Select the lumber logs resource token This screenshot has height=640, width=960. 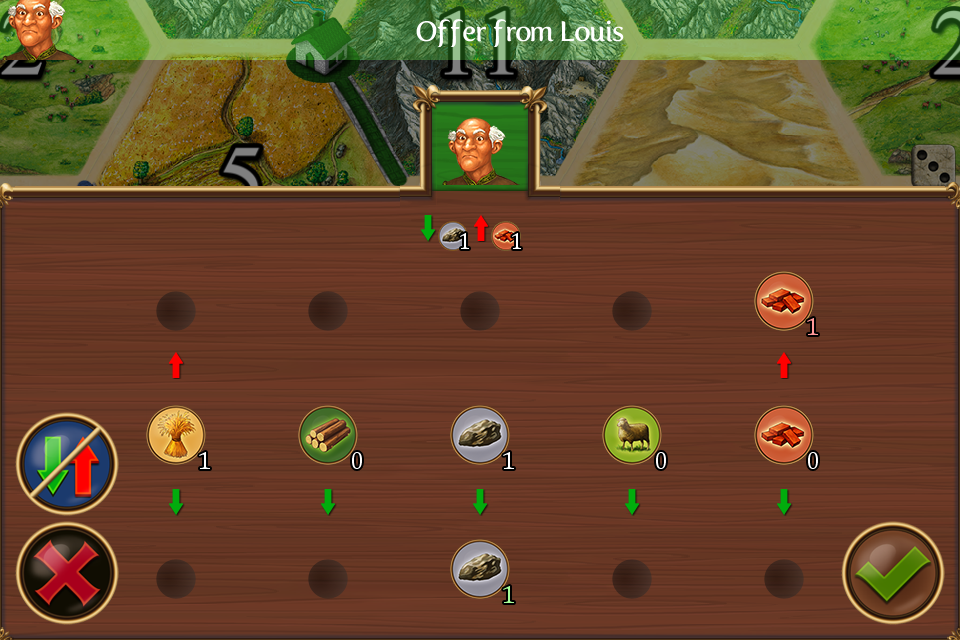click(328, 435)
